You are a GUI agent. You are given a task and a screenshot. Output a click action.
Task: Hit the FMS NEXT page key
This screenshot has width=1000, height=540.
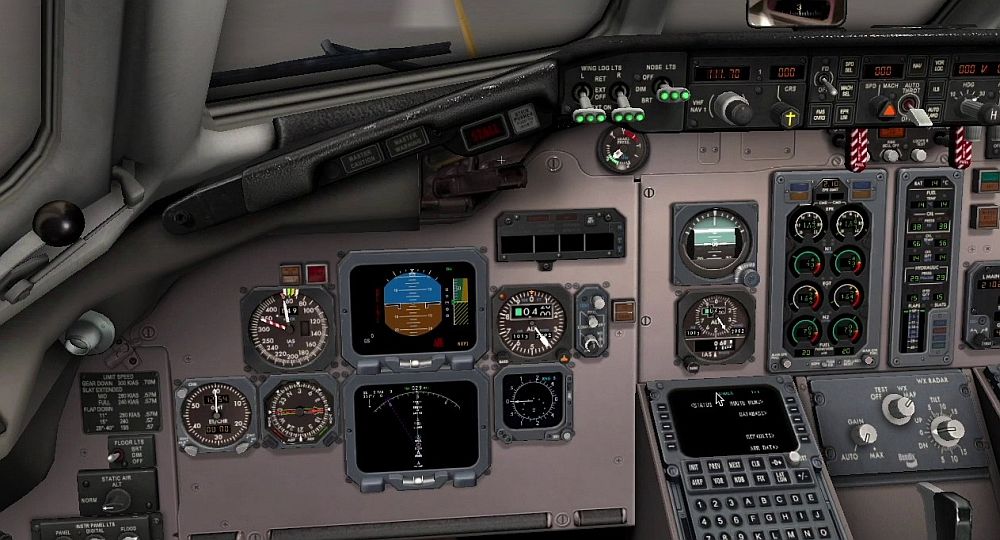click(735, 465)
